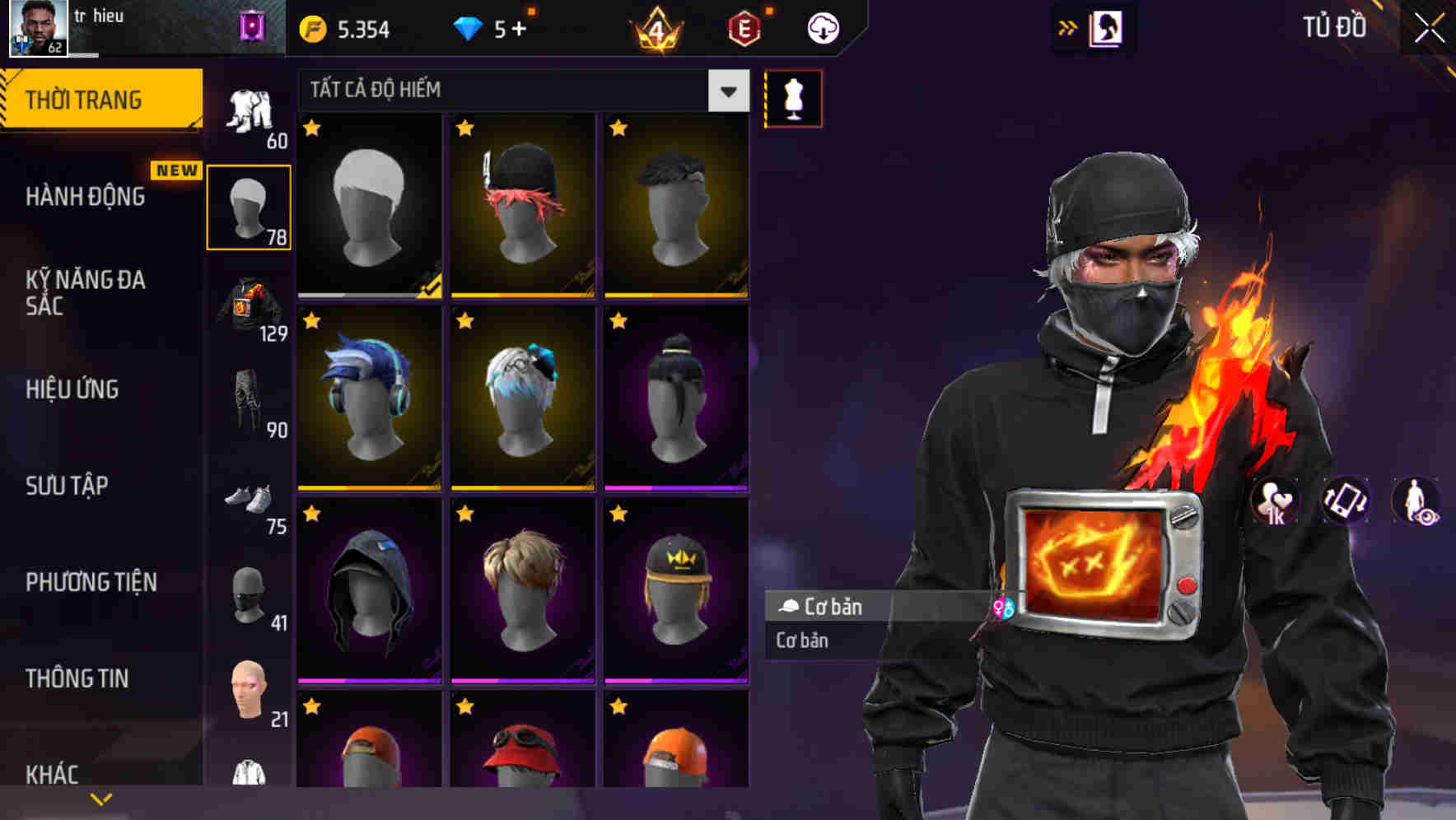Click the double-arrow collapse icon near portrait button

[1068, 27]
